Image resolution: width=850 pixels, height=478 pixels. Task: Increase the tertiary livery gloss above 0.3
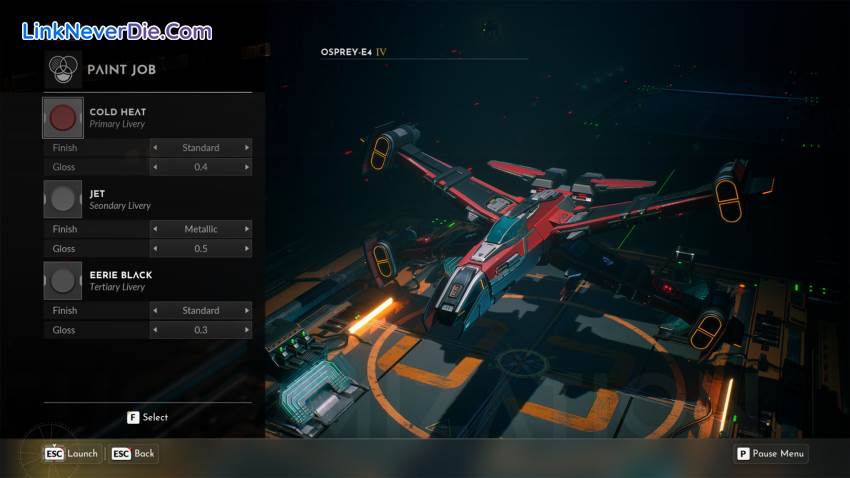247,329
